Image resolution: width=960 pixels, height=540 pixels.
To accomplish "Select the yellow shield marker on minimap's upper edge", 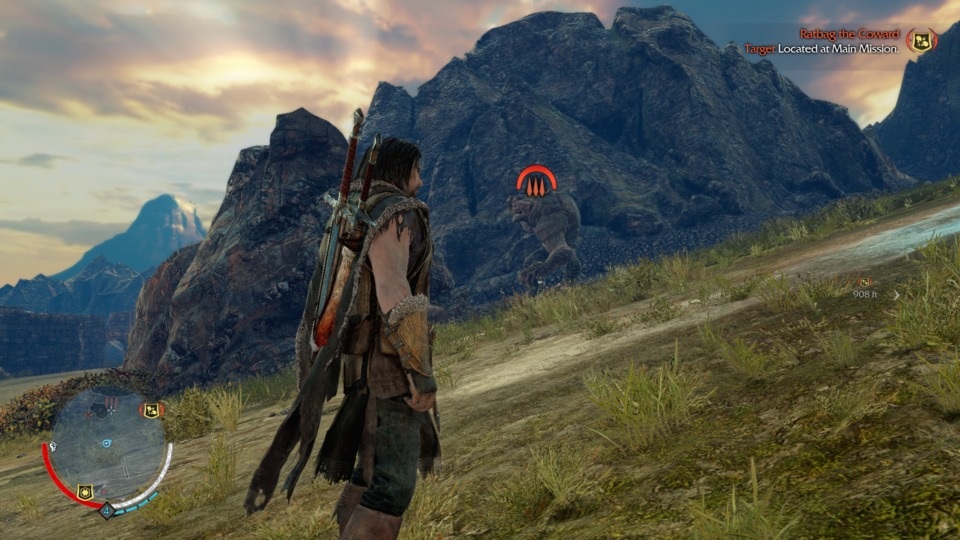I will click(151, 410).
